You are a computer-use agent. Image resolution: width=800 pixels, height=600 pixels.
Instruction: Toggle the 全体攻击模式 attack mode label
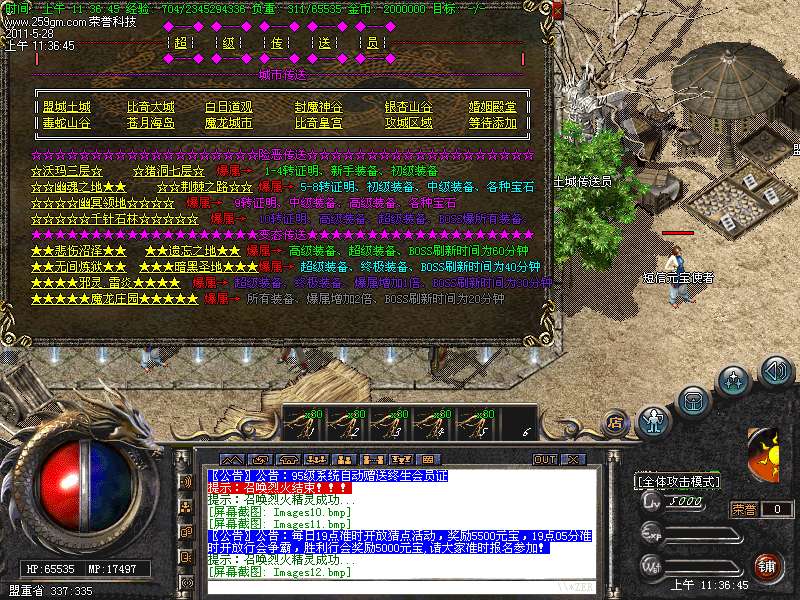[x=678, y=481]
